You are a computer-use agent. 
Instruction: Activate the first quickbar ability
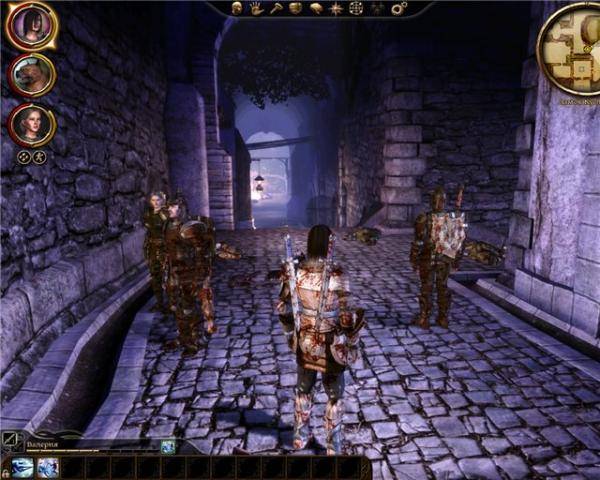click(22, 467)
